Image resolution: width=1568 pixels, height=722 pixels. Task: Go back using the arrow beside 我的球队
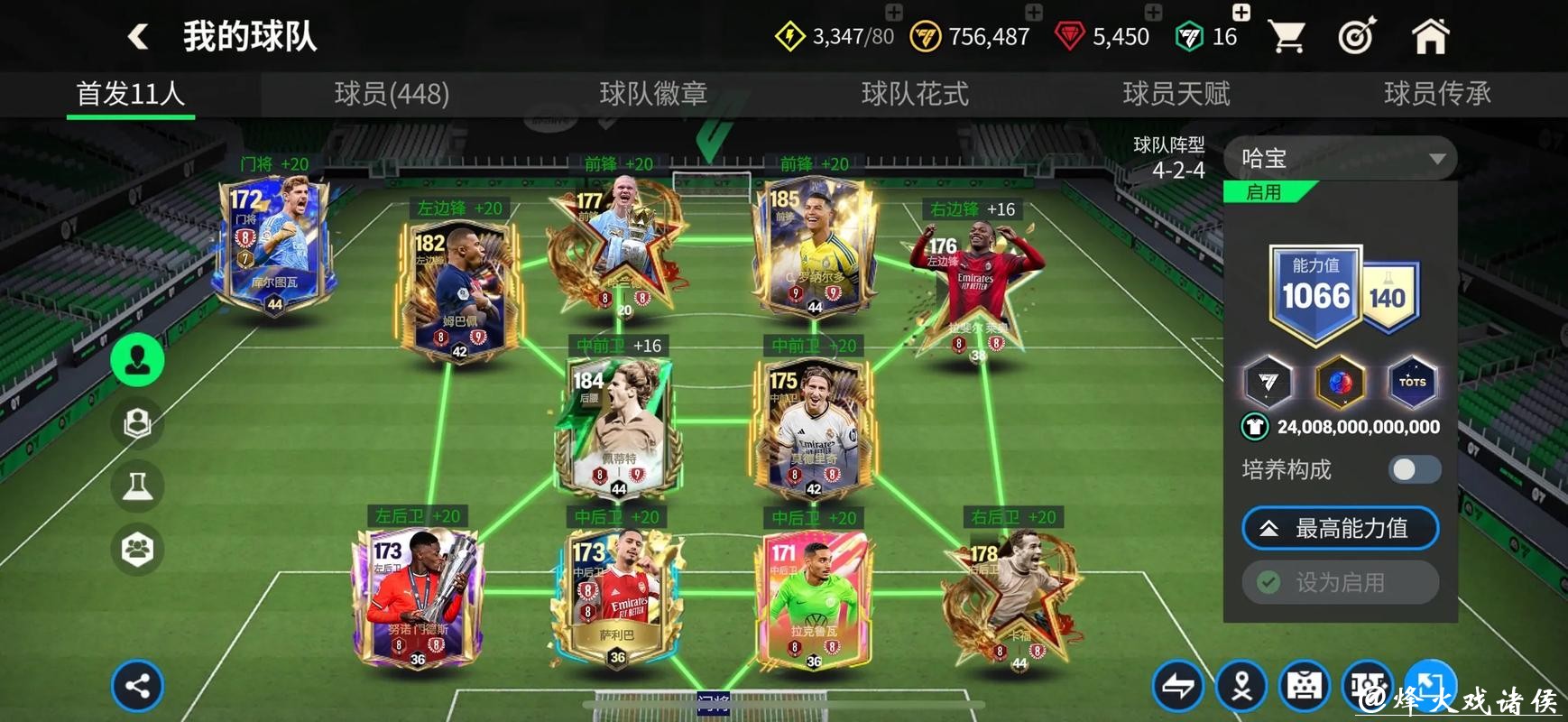coord(138,37)
